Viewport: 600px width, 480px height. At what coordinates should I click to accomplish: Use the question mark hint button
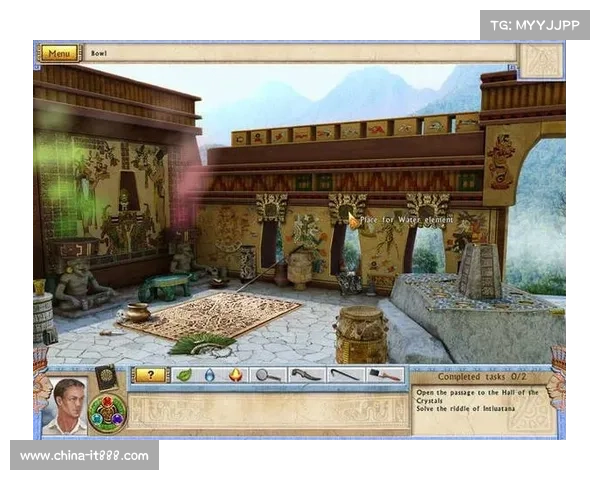(x=150, y=375)
